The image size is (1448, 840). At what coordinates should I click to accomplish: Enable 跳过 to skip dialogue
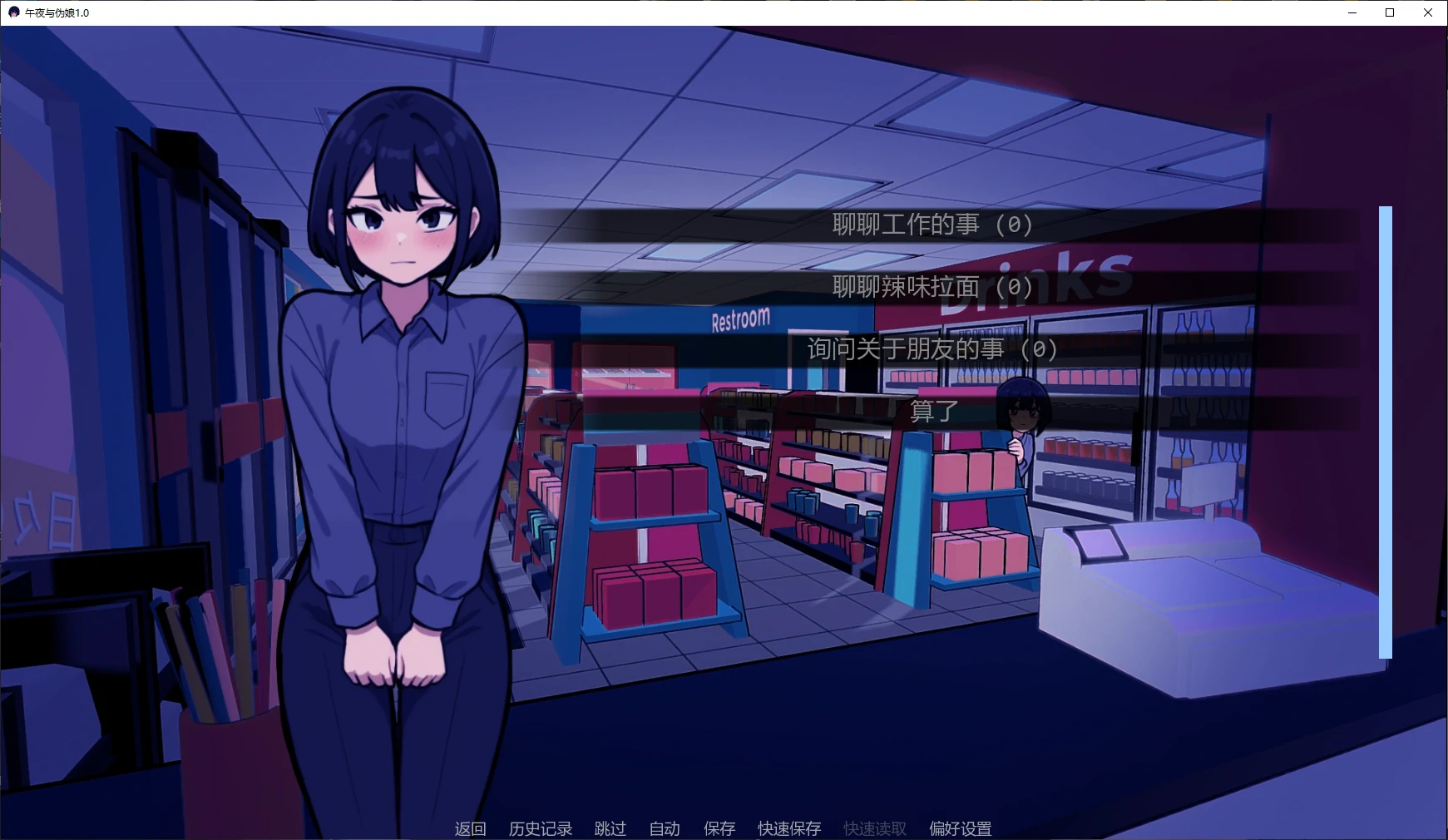click(x=610, y=828)
